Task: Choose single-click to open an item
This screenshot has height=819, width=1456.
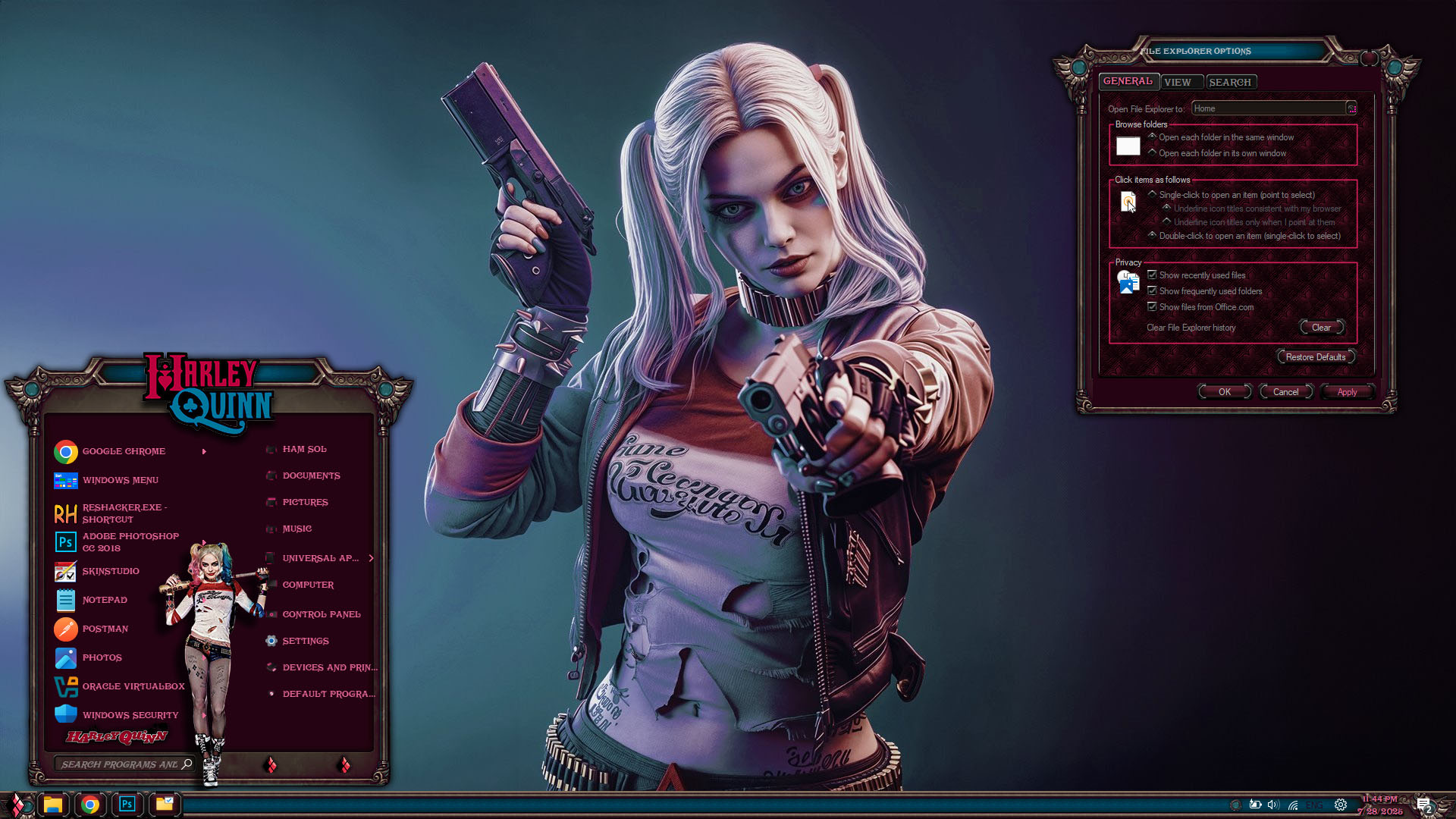Action: point(1153,195)
